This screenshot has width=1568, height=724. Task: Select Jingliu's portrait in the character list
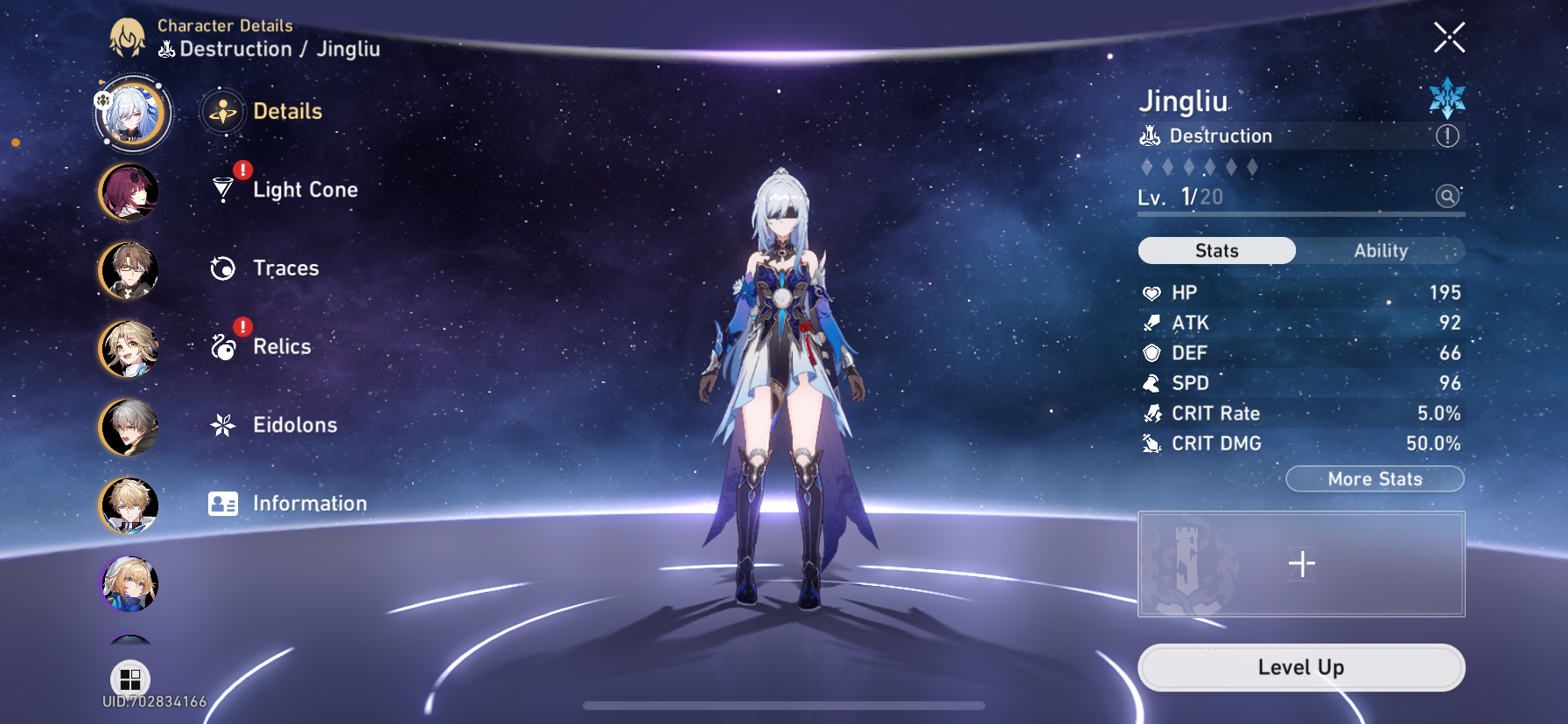pos(131,115)
